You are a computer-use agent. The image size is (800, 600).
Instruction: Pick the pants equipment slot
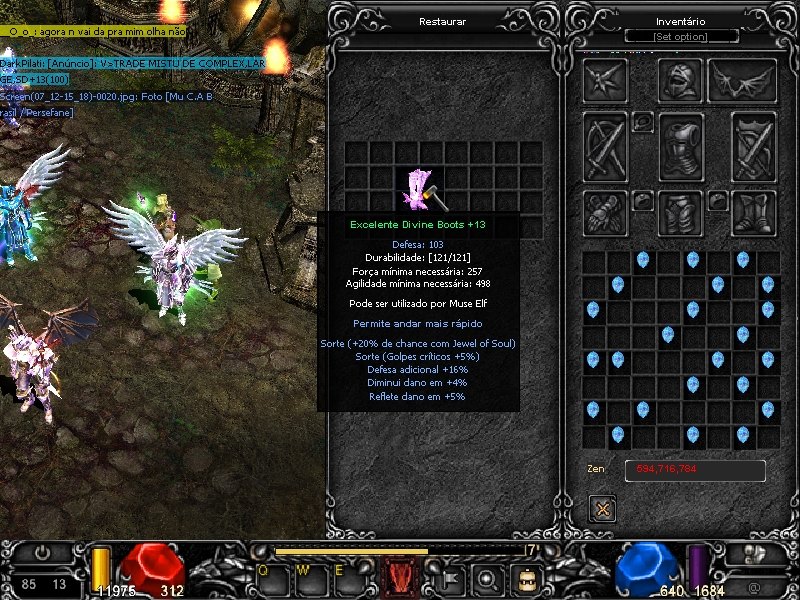[x=681, y=213]
